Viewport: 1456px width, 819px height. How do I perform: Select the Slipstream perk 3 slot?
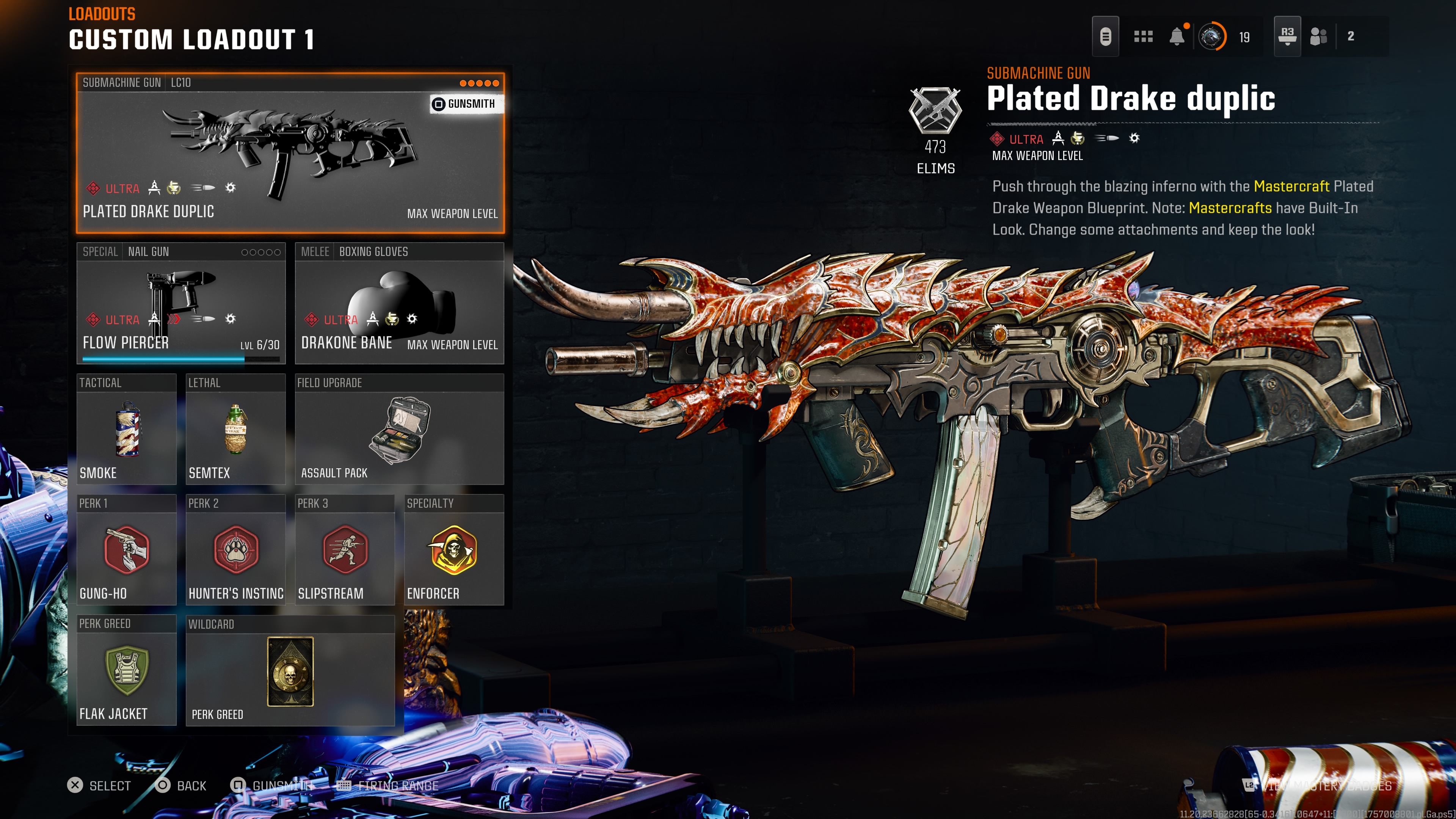point(345,550)
